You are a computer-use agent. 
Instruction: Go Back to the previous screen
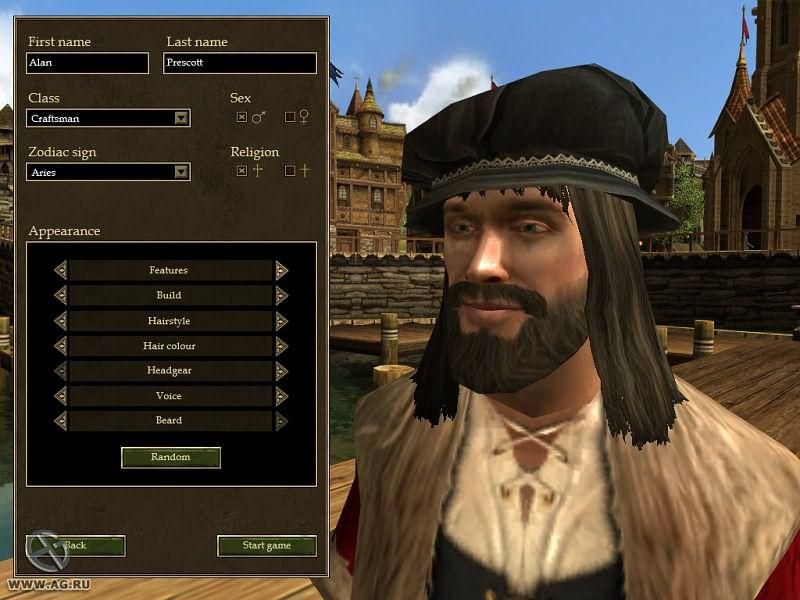[76, 546]
